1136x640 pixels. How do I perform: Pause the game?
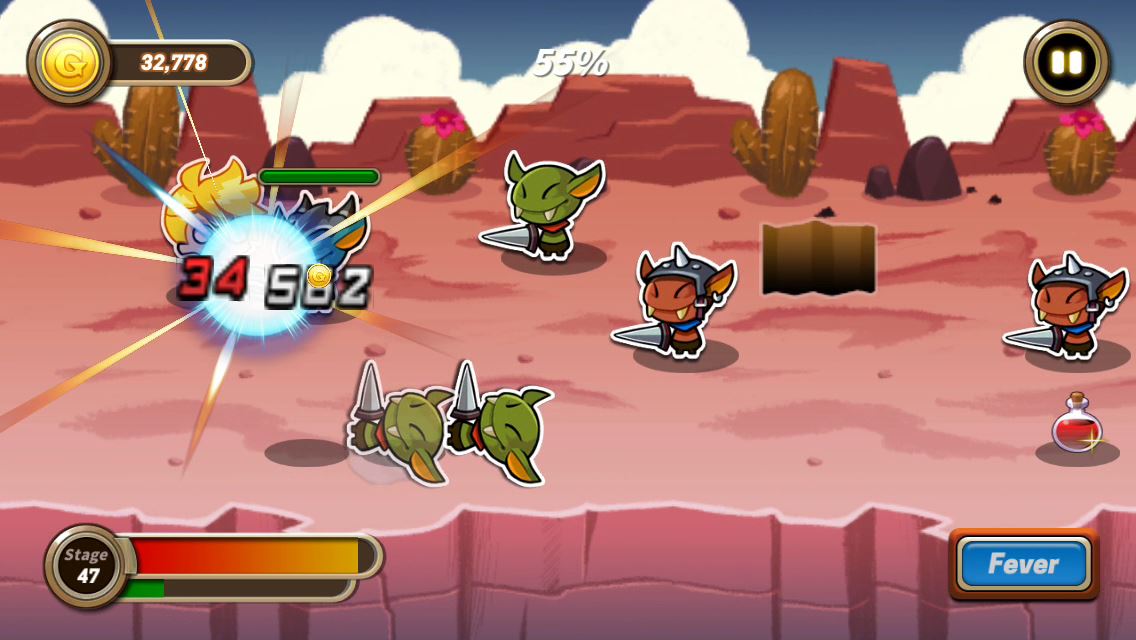(x=1067, y=62)
